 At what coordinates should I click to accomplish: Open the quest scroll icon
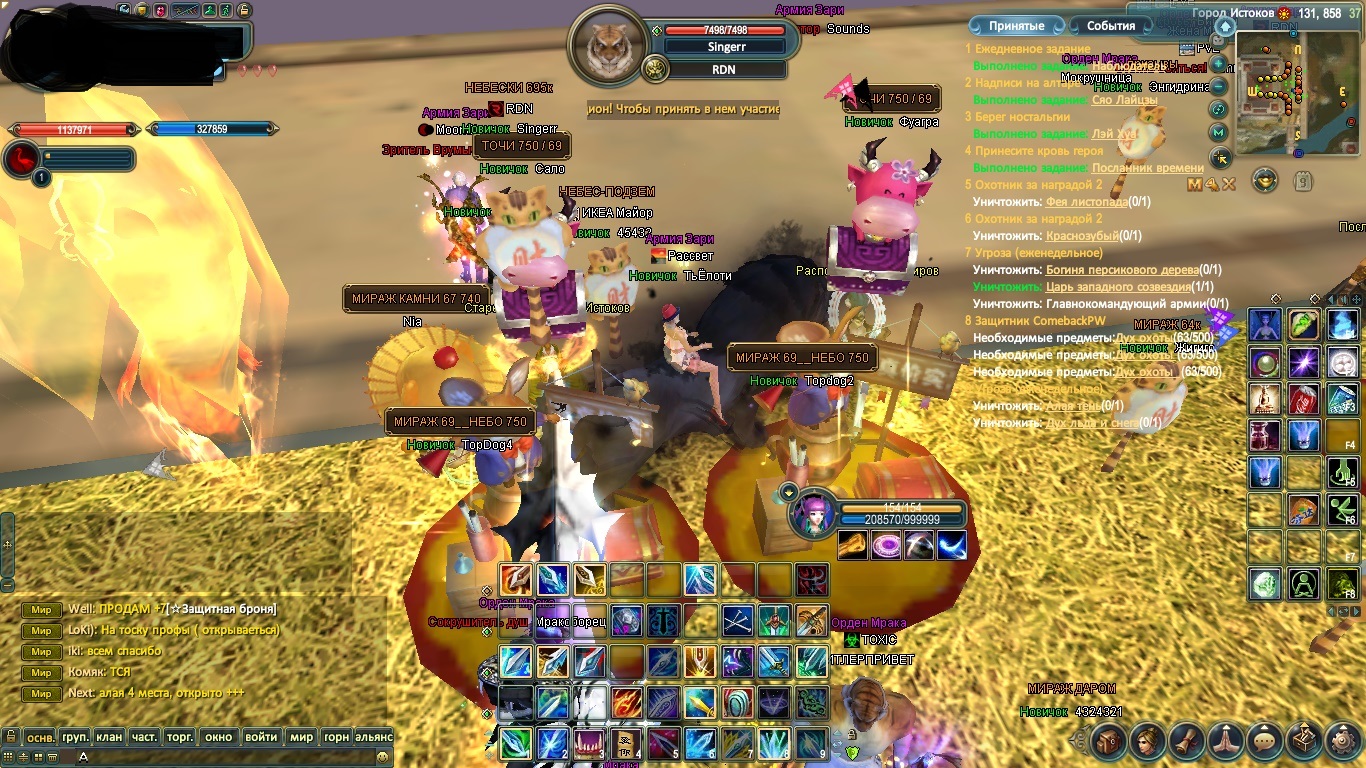(1187, 741)
